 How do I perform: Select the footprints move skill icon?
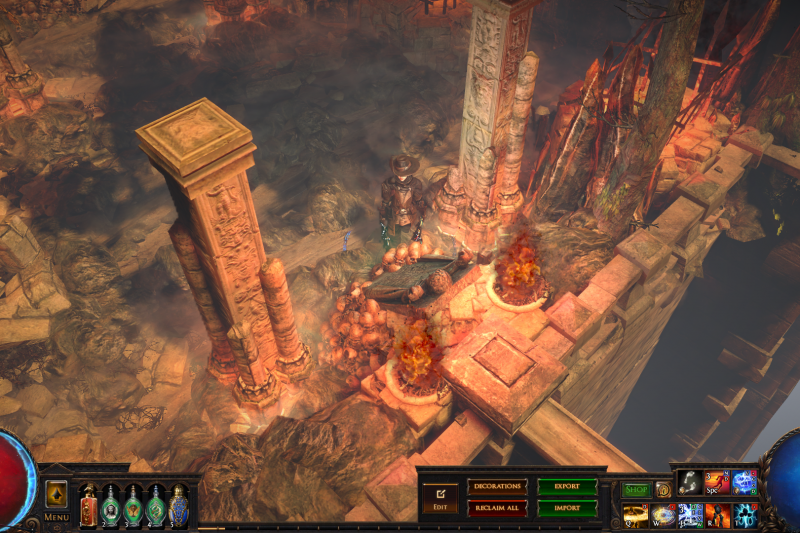click(690, 483)
